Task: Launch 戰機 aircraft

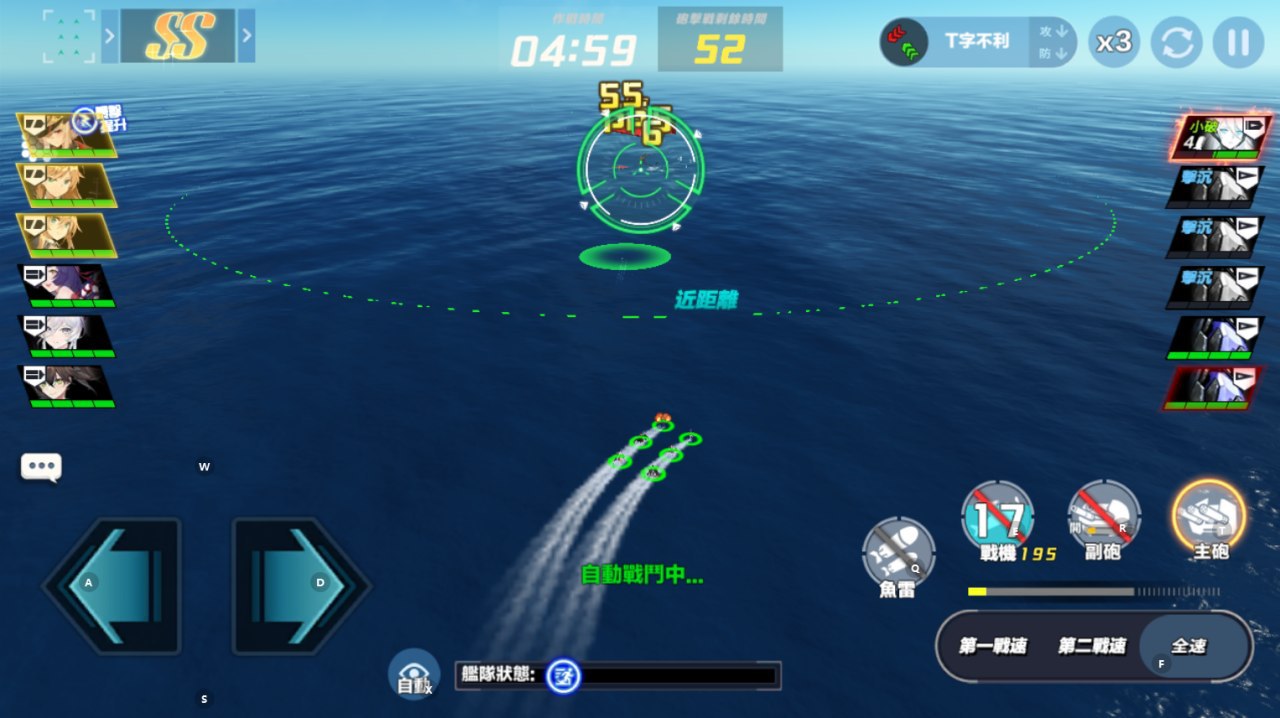Action: 998,516
